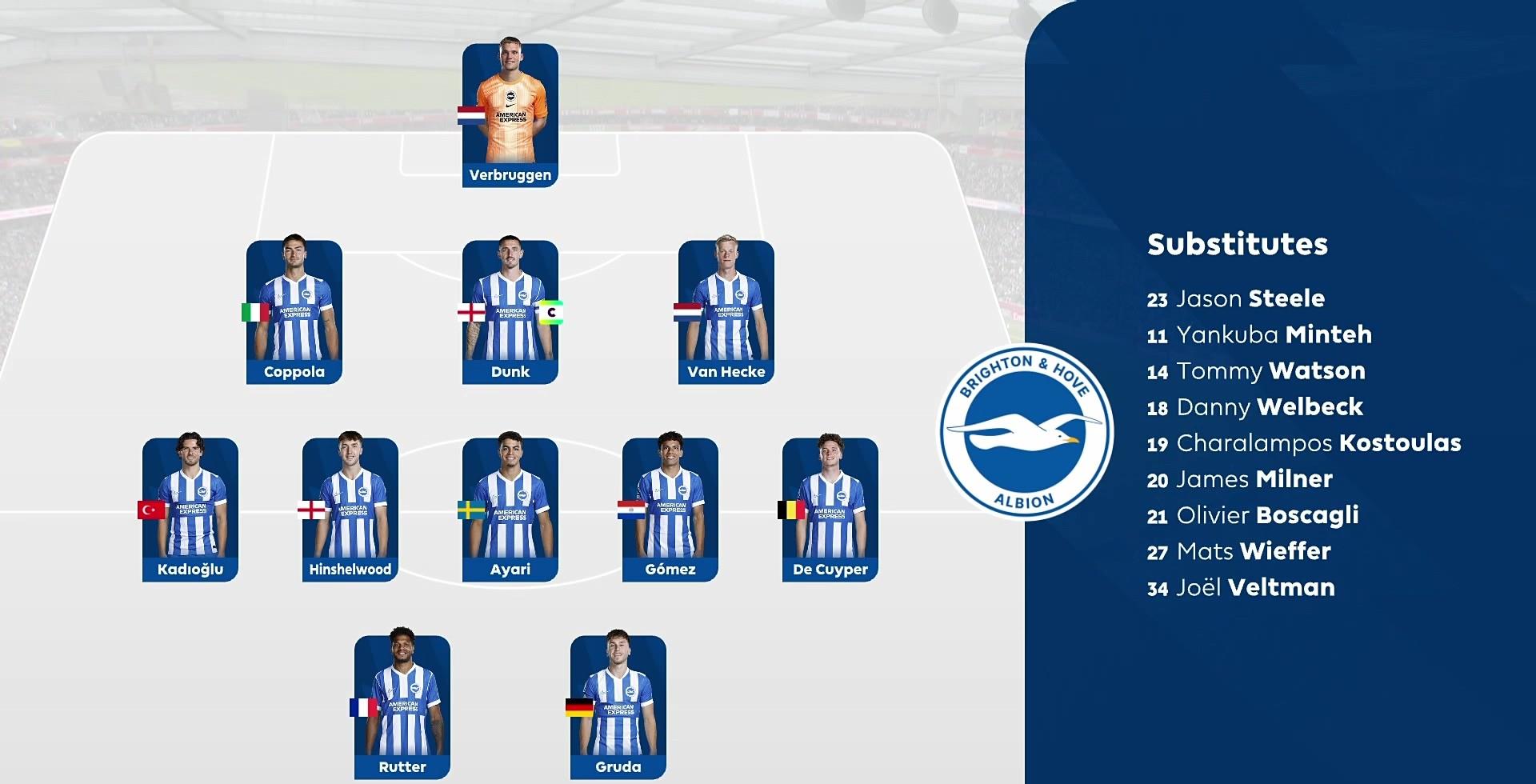Pick the De Cuyper player card
Viewport: 1536px width, 784px height.
830,510
